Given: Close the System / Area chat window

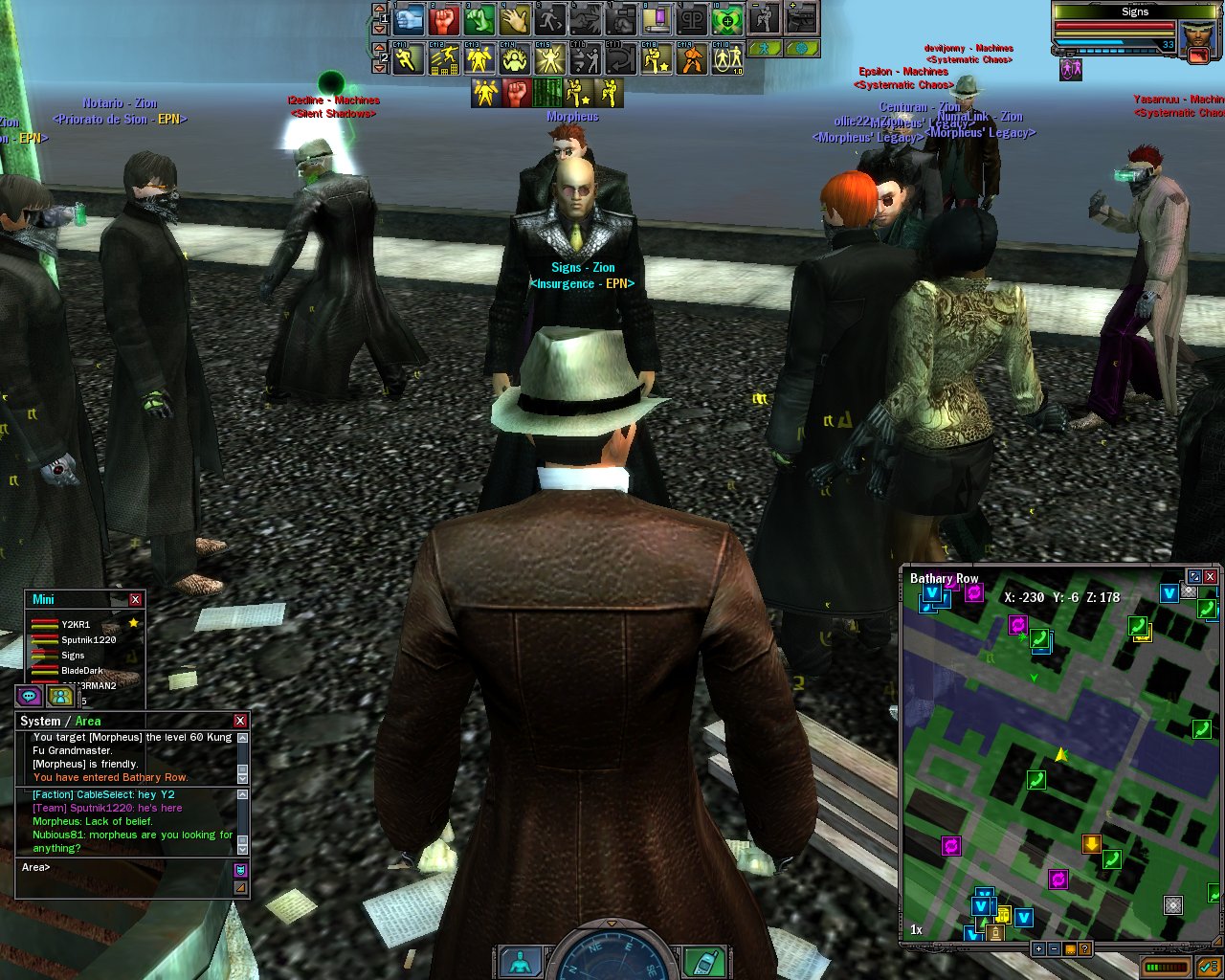Looking at the screenshot, I should coord(240,721).
